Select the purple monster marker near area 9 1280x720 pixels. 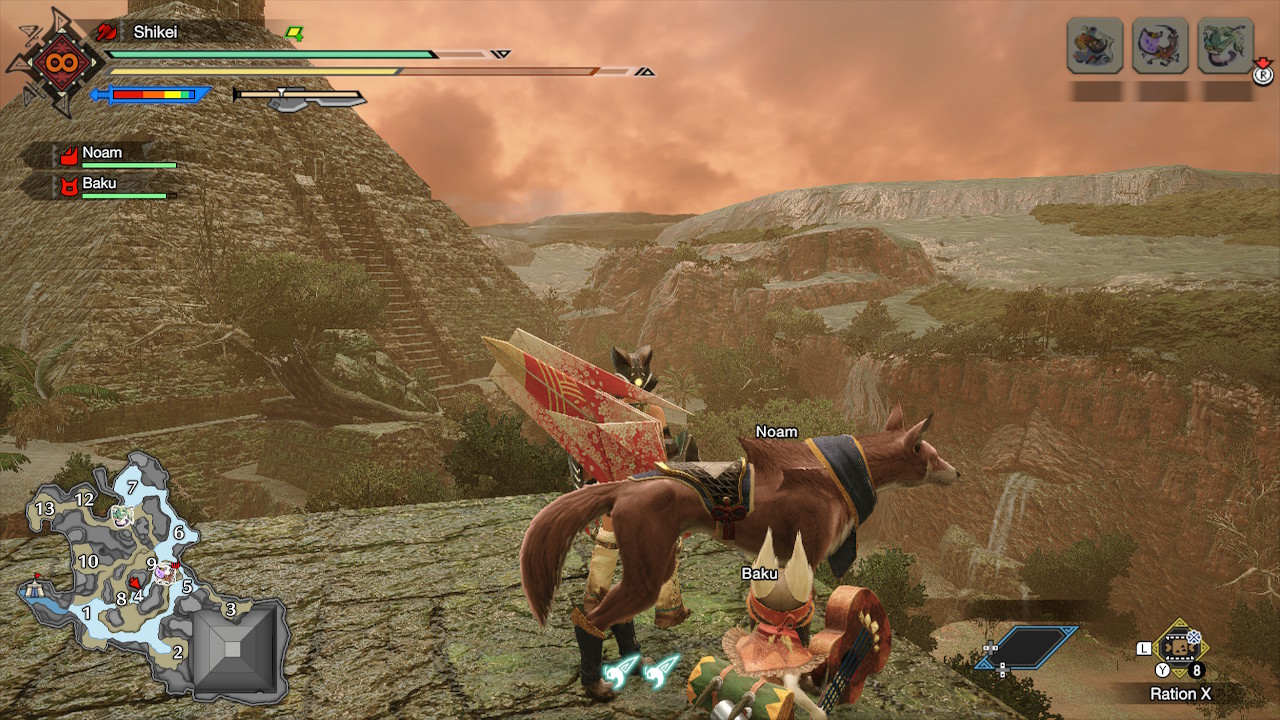point(164,572)
